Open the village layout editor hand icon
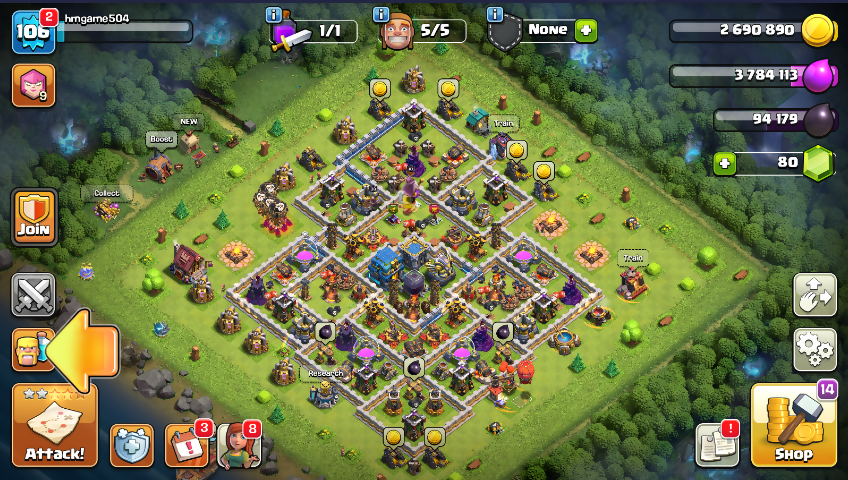 pyautogui.click(x=815, y=294)
